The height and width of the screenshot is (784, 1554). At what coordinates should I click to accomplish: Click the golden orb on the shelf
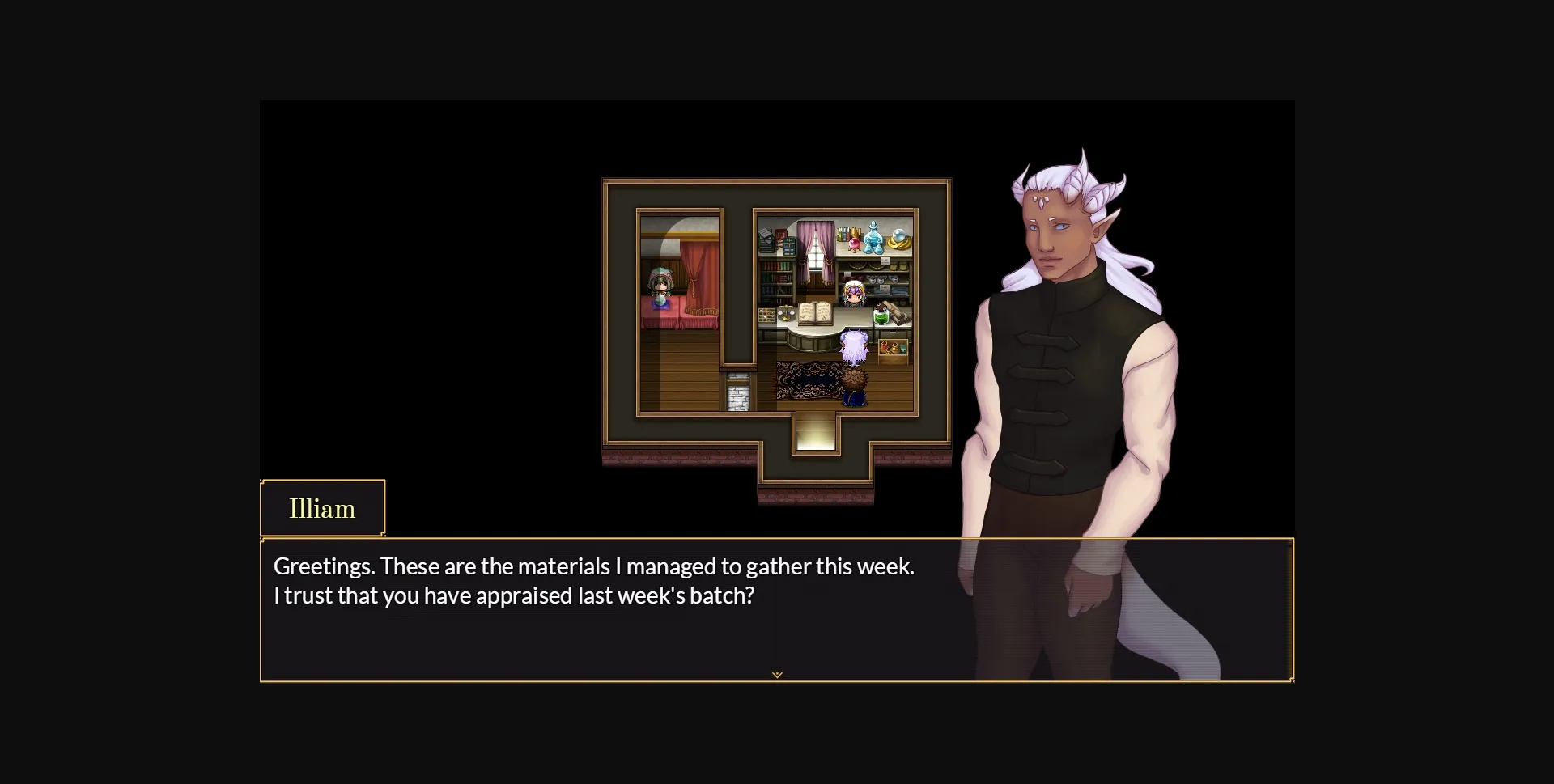897,241
